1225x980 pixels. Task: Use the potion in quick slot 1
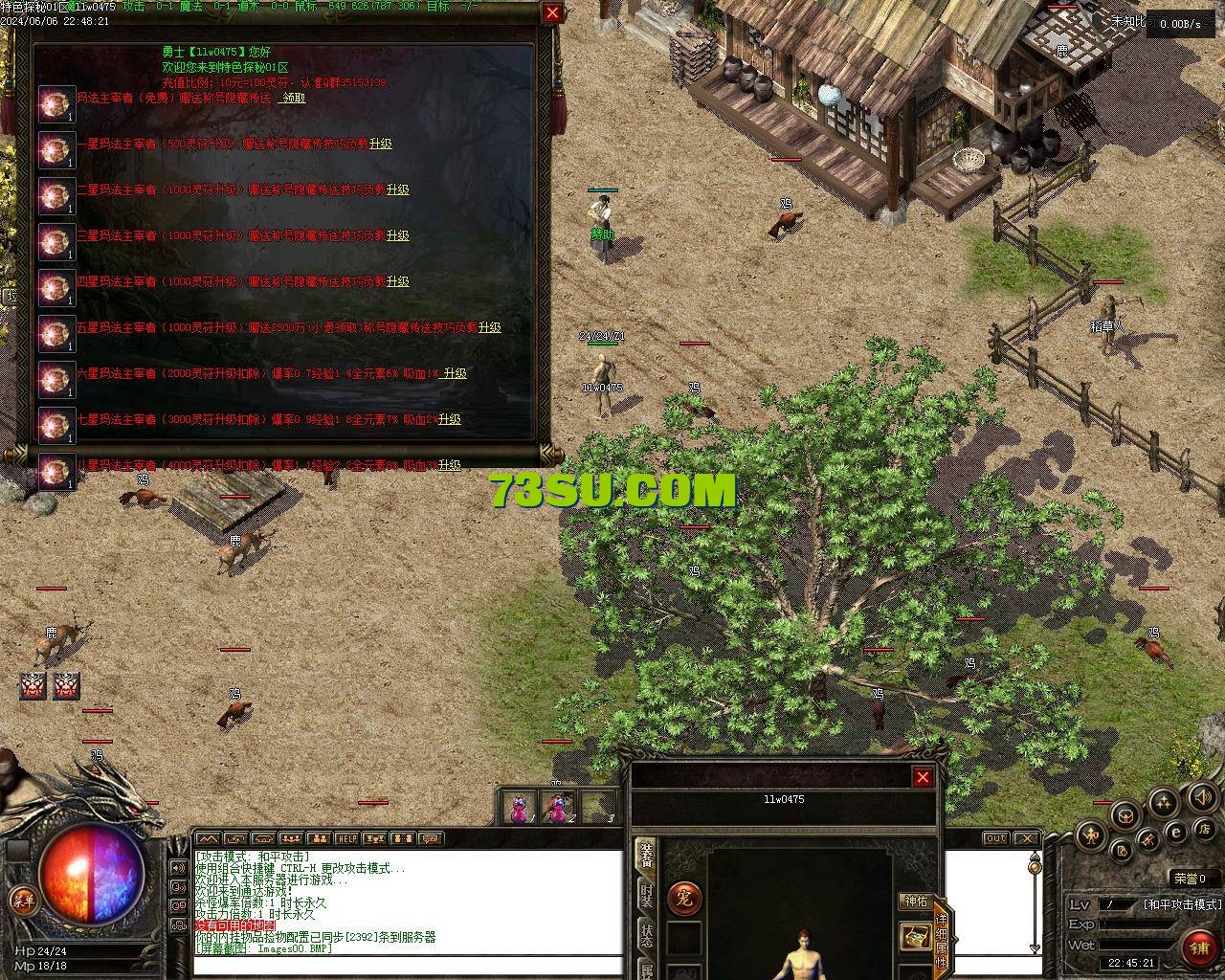[x=519, y=808]
